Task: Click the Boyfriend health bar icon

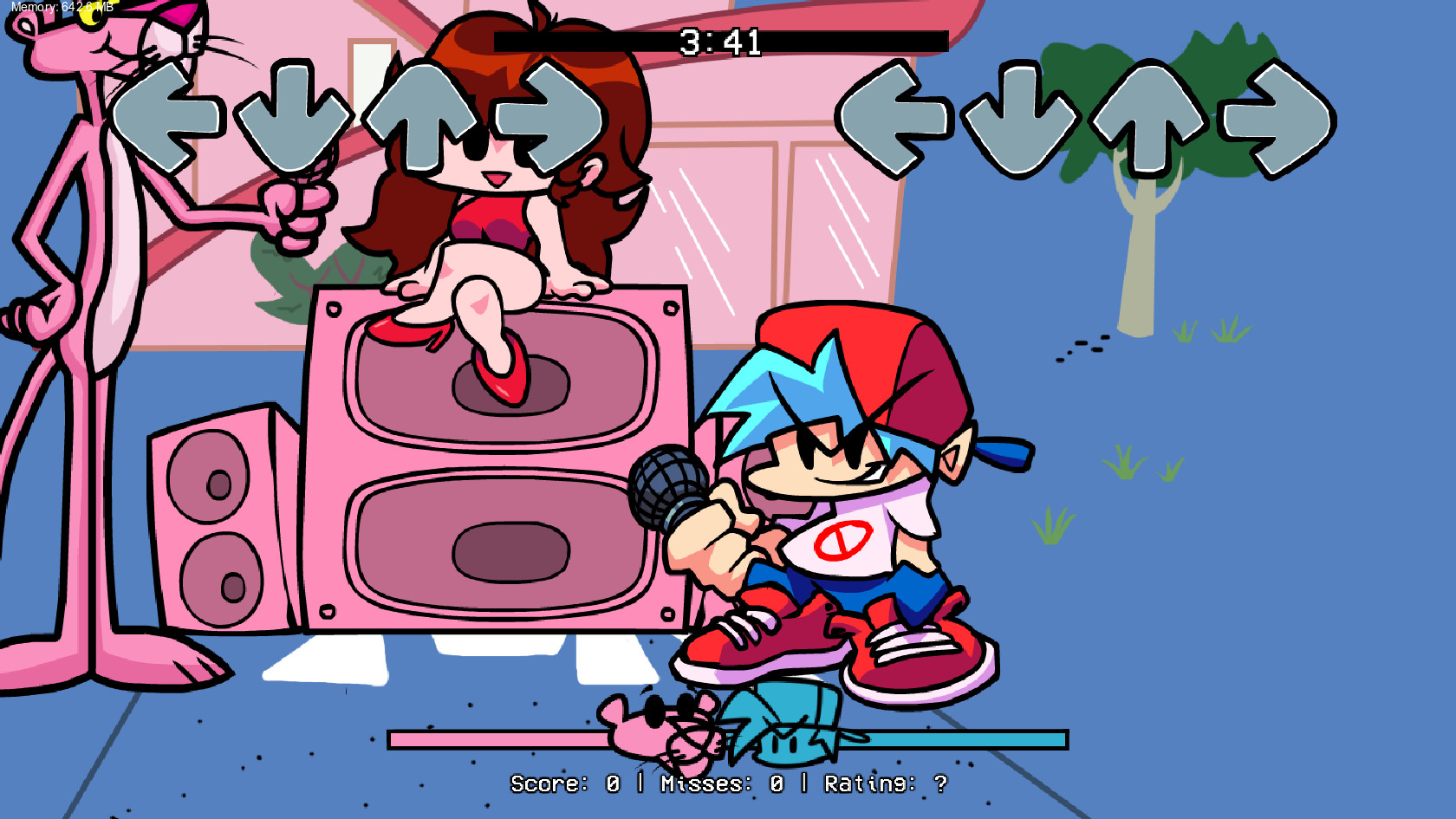Action: (784, 732)
